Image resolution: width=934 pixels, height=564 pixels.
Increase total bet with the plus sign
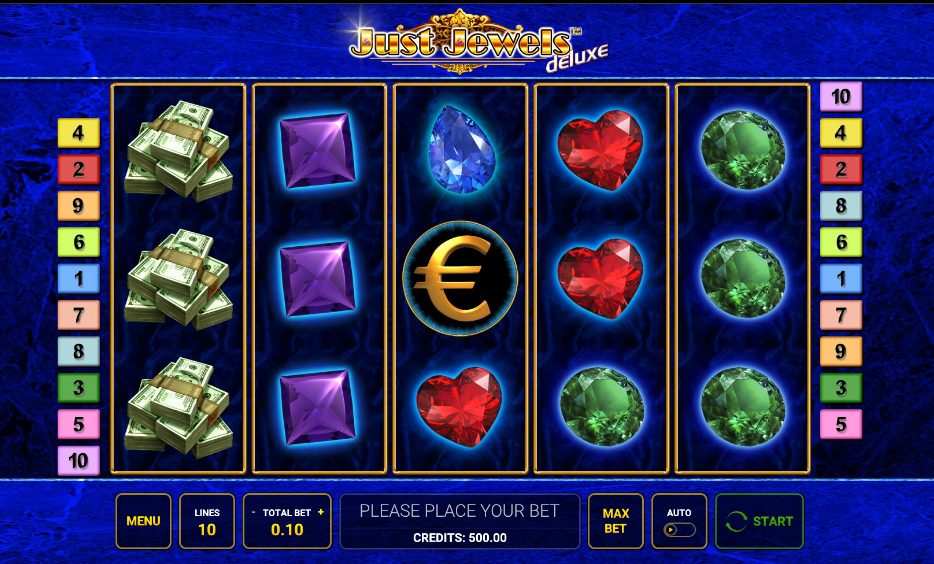point(321,512)
